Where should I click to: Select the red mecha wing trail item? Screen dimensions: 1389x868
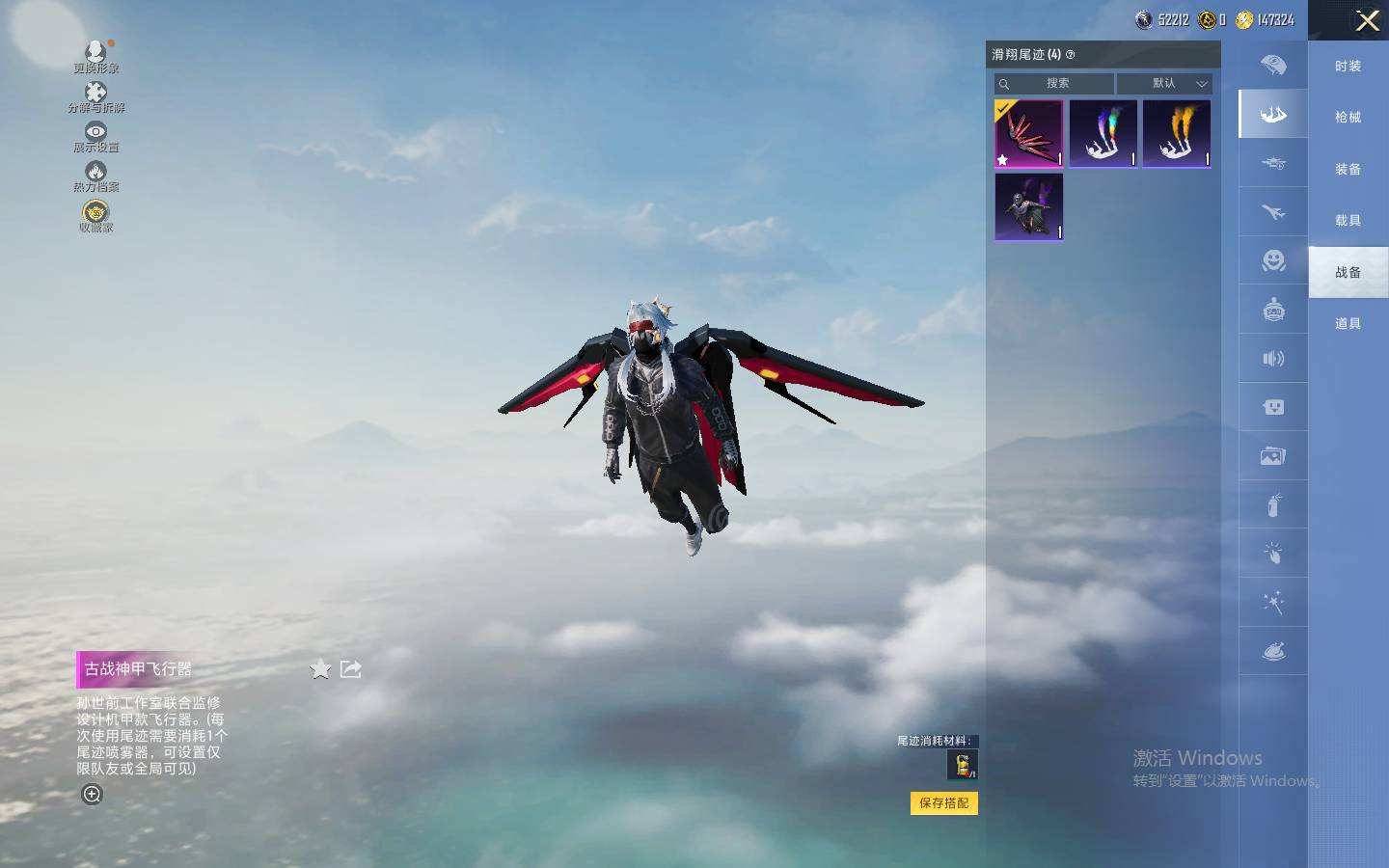(x=1028, y=134)
